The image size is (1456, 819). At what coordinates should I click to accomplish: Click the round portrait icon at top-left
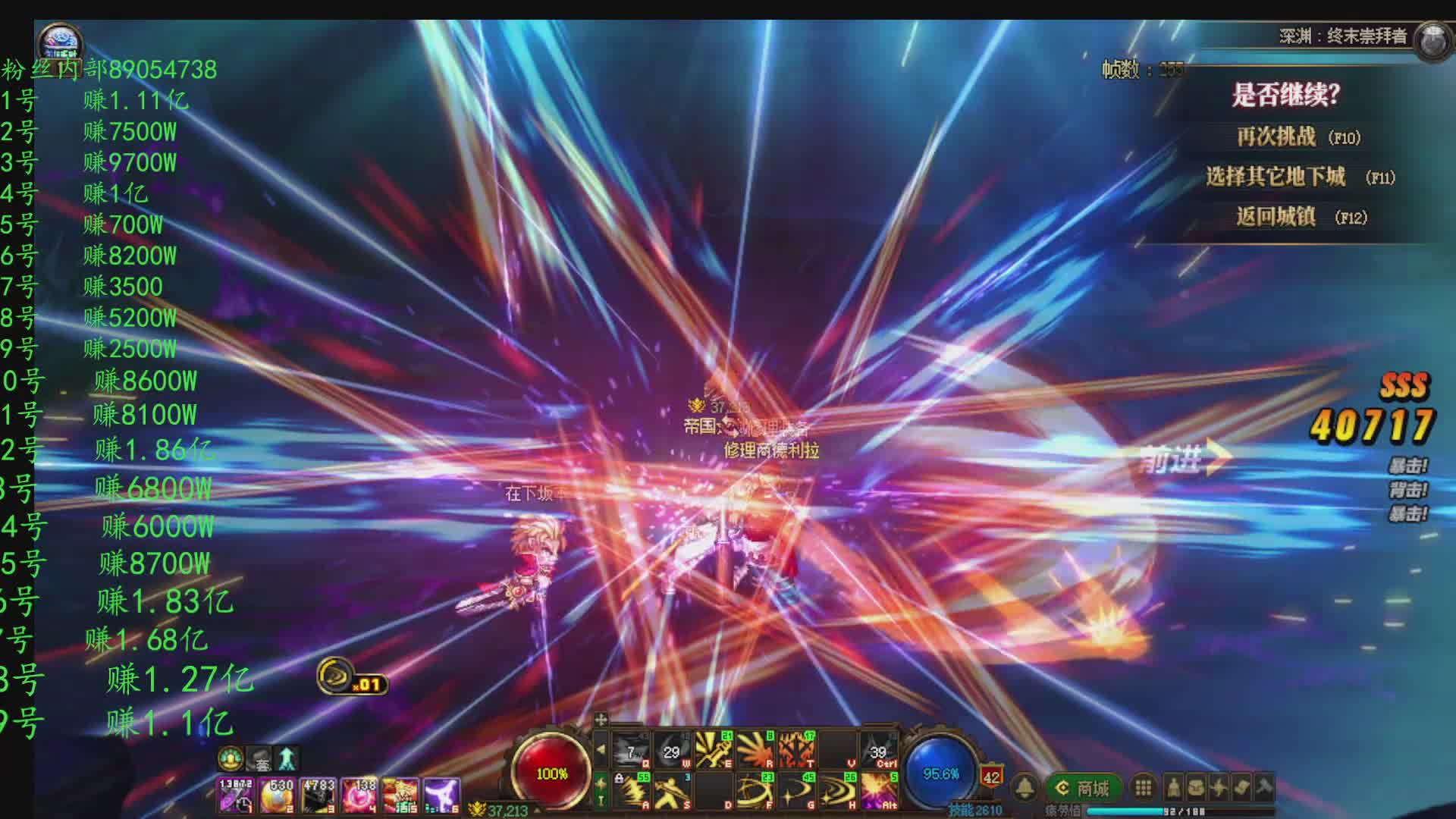pos(60,41)
